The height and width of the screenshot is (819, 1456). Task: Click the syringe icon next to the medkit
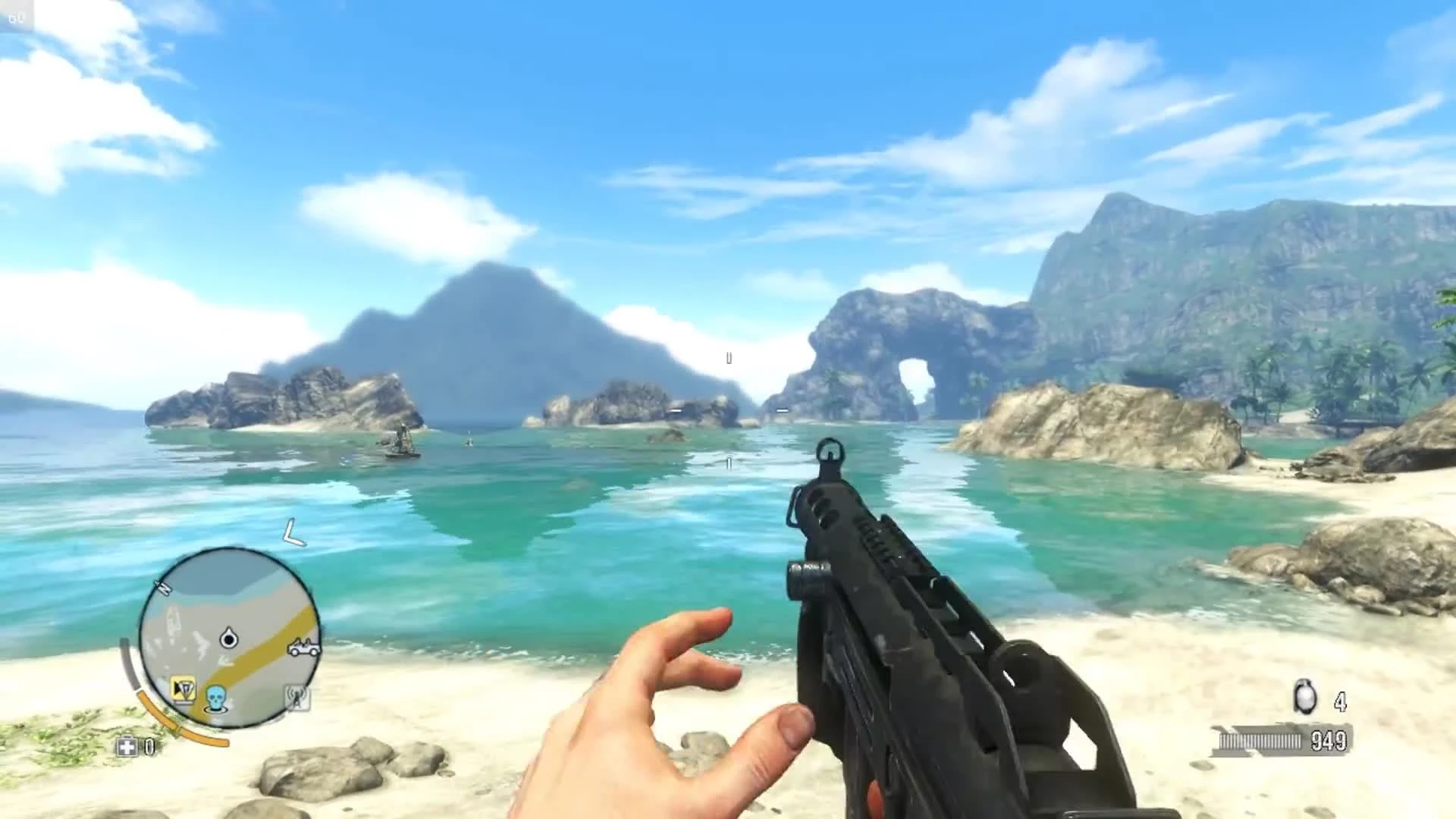pos(149,746)
